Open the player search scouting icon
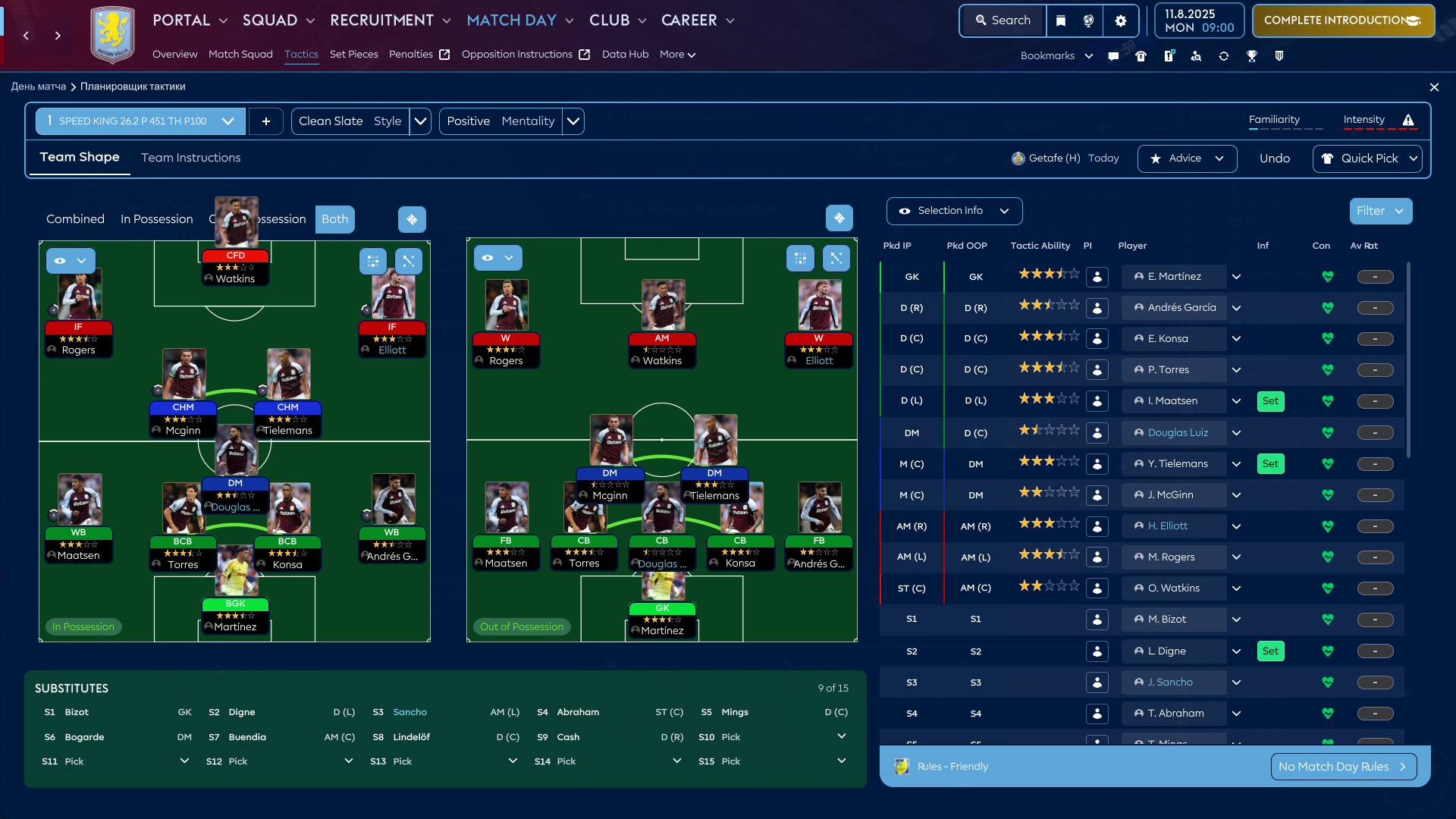 (1197, 55)
